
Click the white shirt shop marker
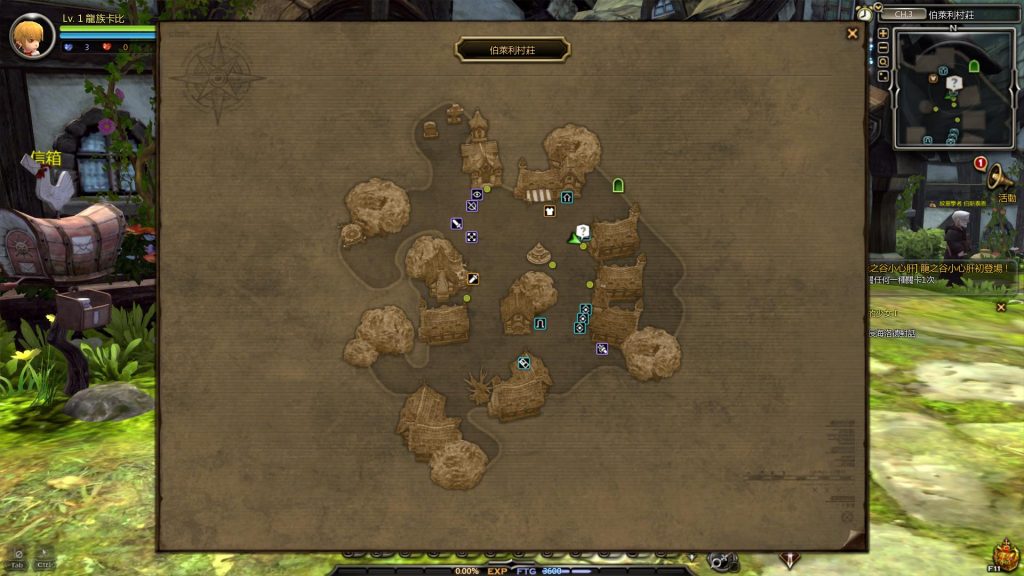[549, 211]
